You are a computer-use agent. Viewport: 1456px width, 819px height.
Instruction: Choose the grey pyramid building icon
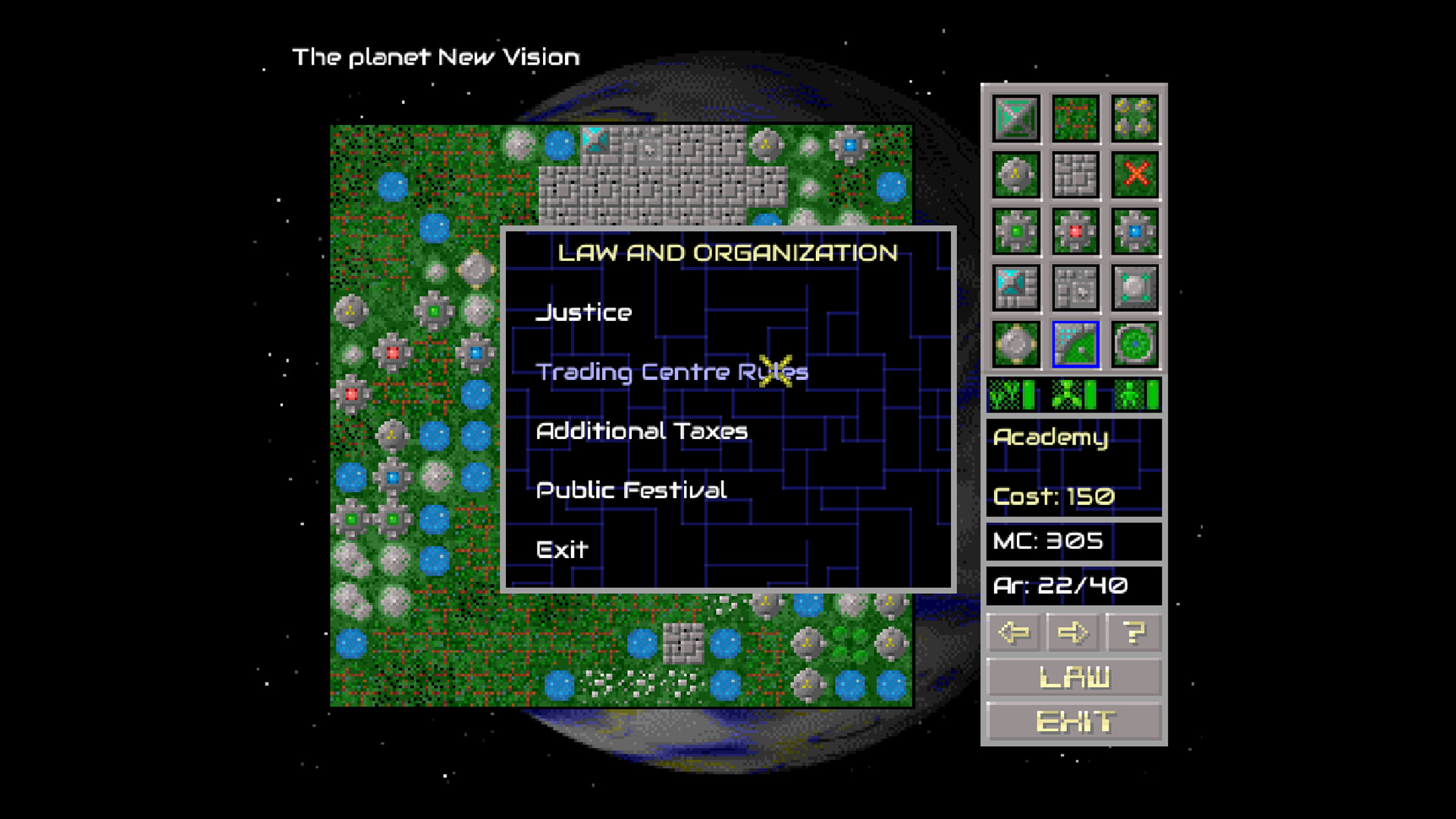click(x=1015, y=118)
